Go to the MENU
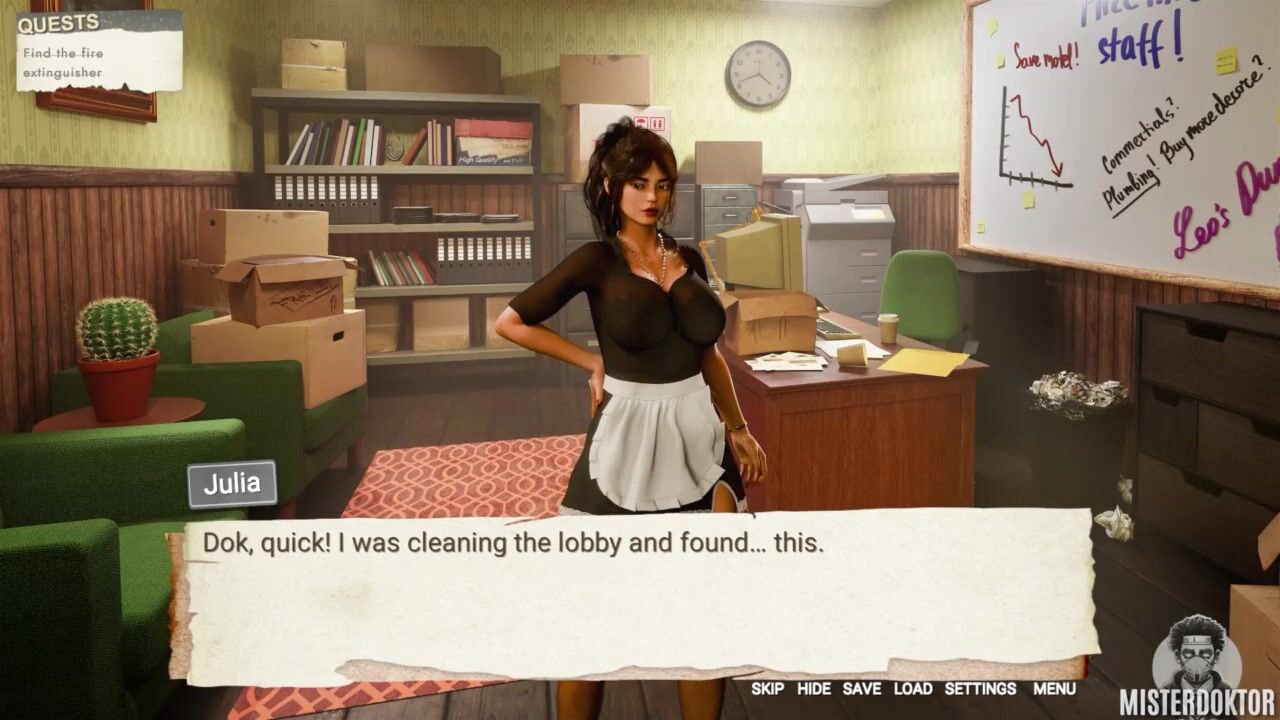 [x=1054, y=689]
